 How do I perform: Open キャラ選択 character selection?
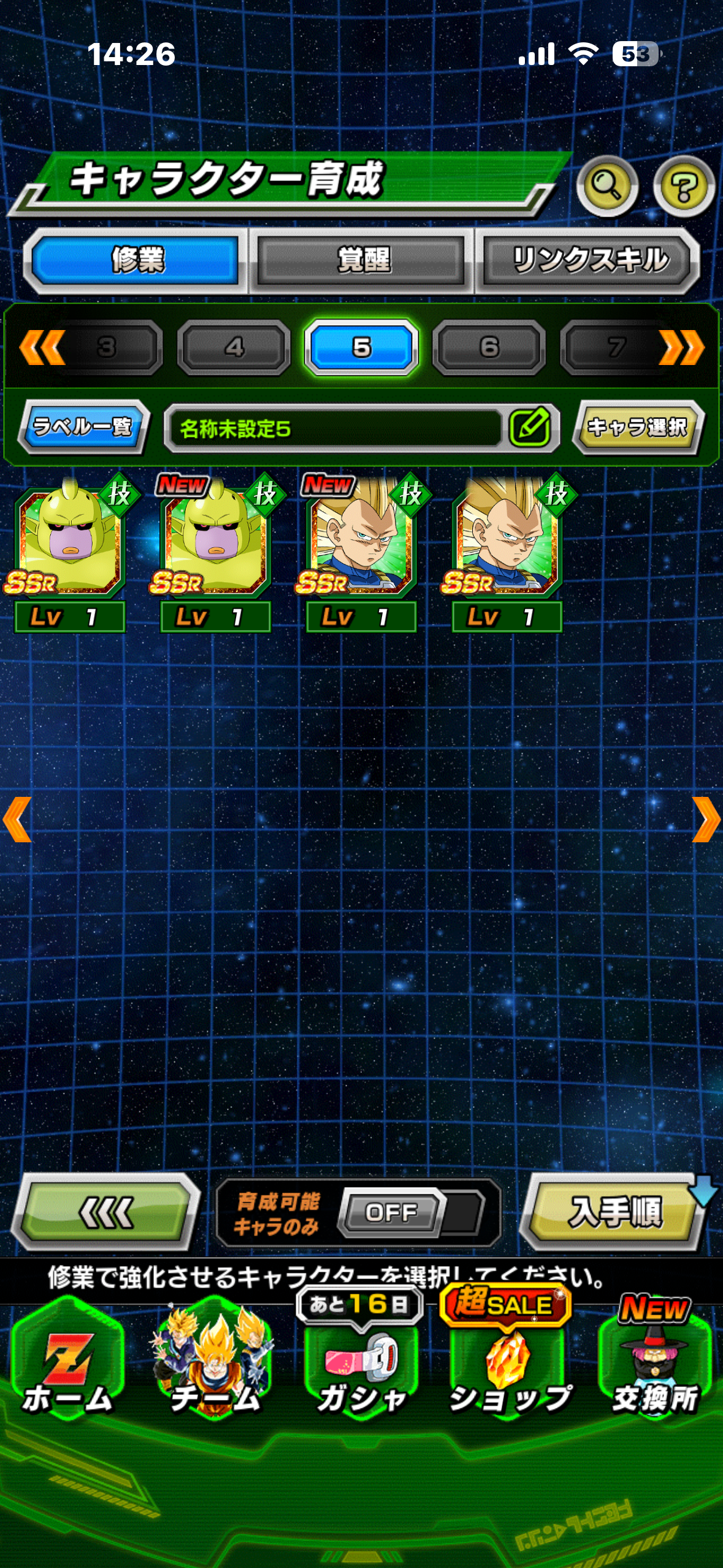[638, 427]
